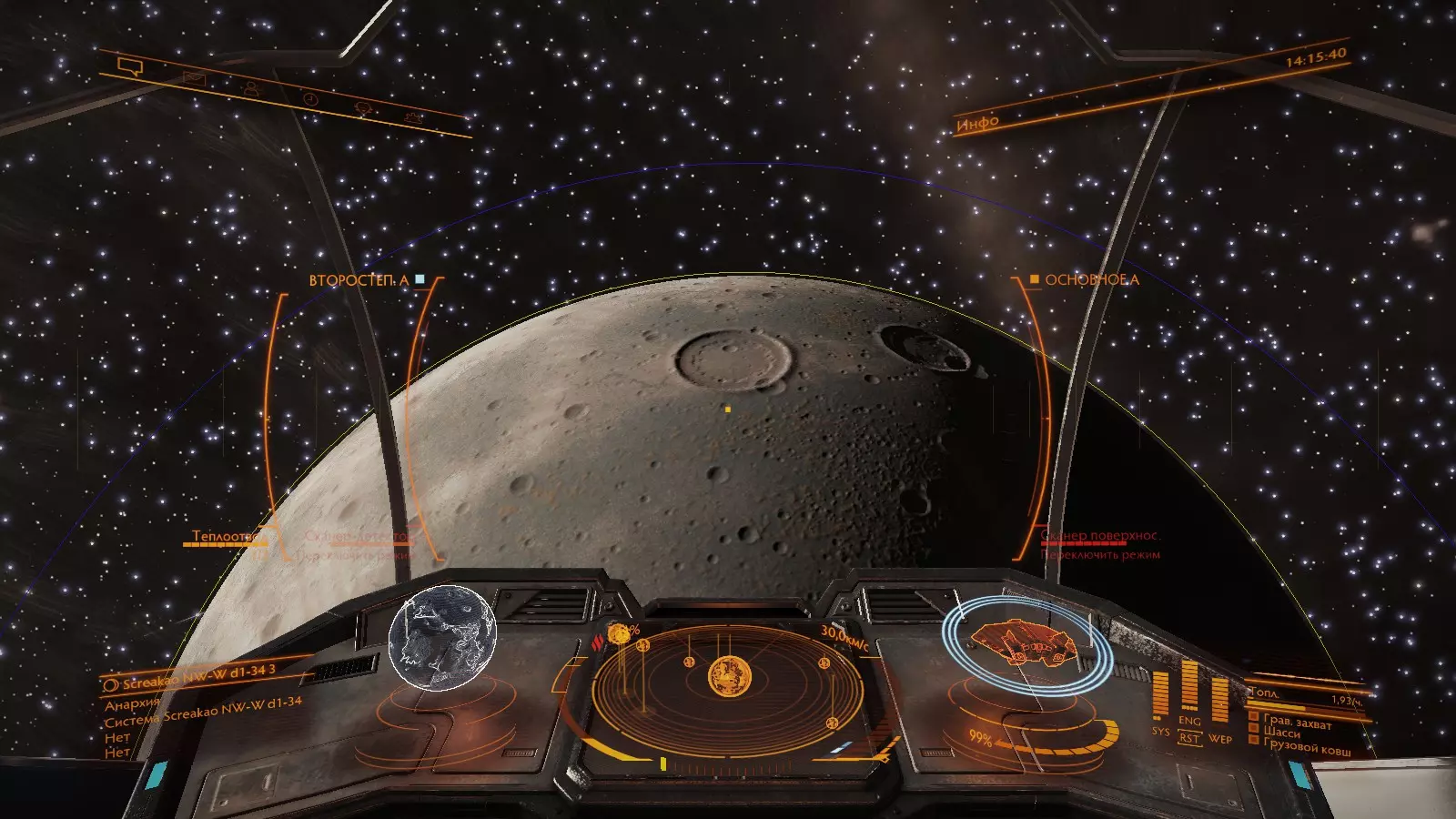Open the inbox envelope icon
This screenshot has height=819, width=1456.
[x=194, y=79]
